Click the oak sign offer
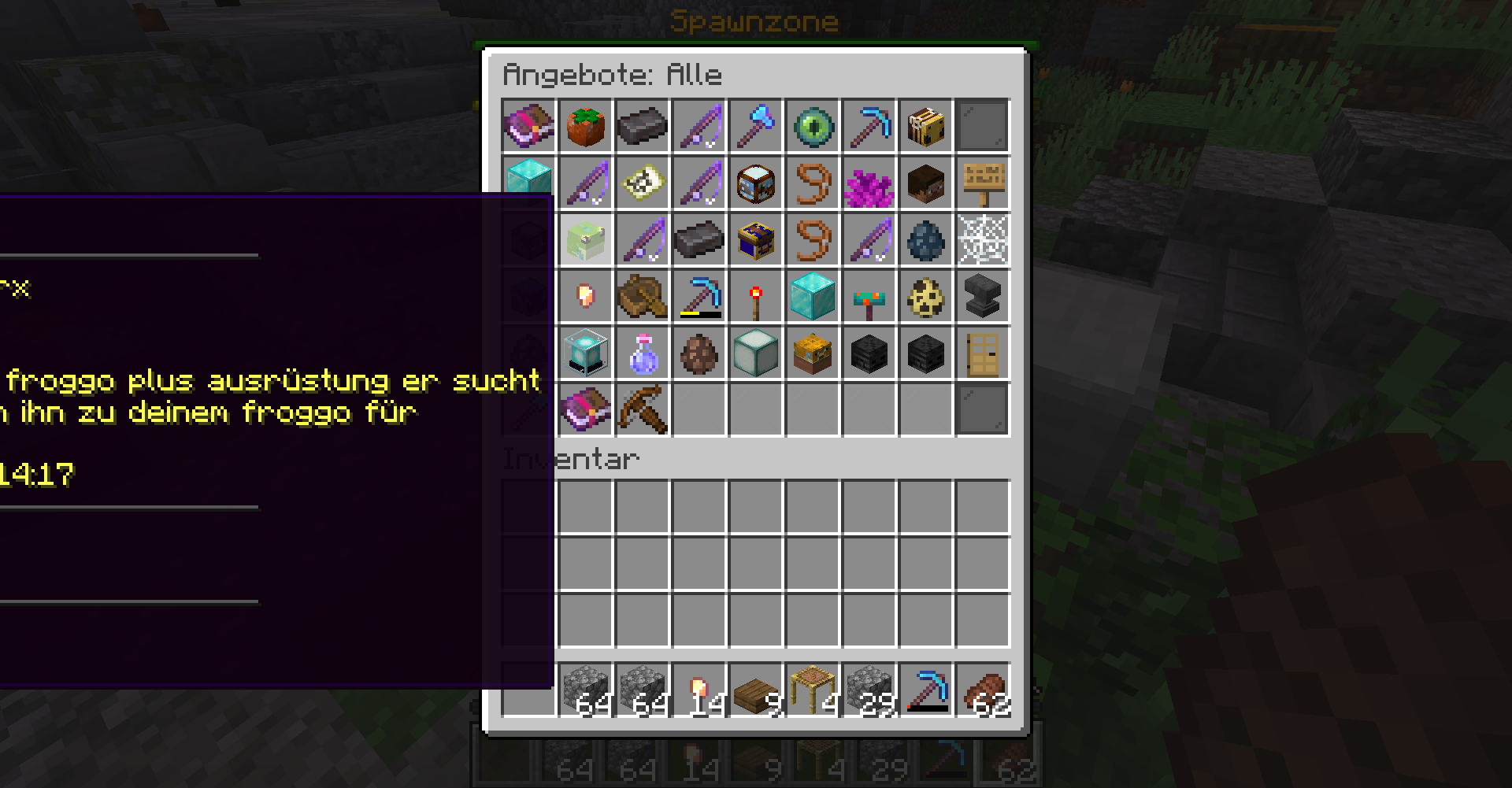The image size is (1512, 788). [983, 183]
